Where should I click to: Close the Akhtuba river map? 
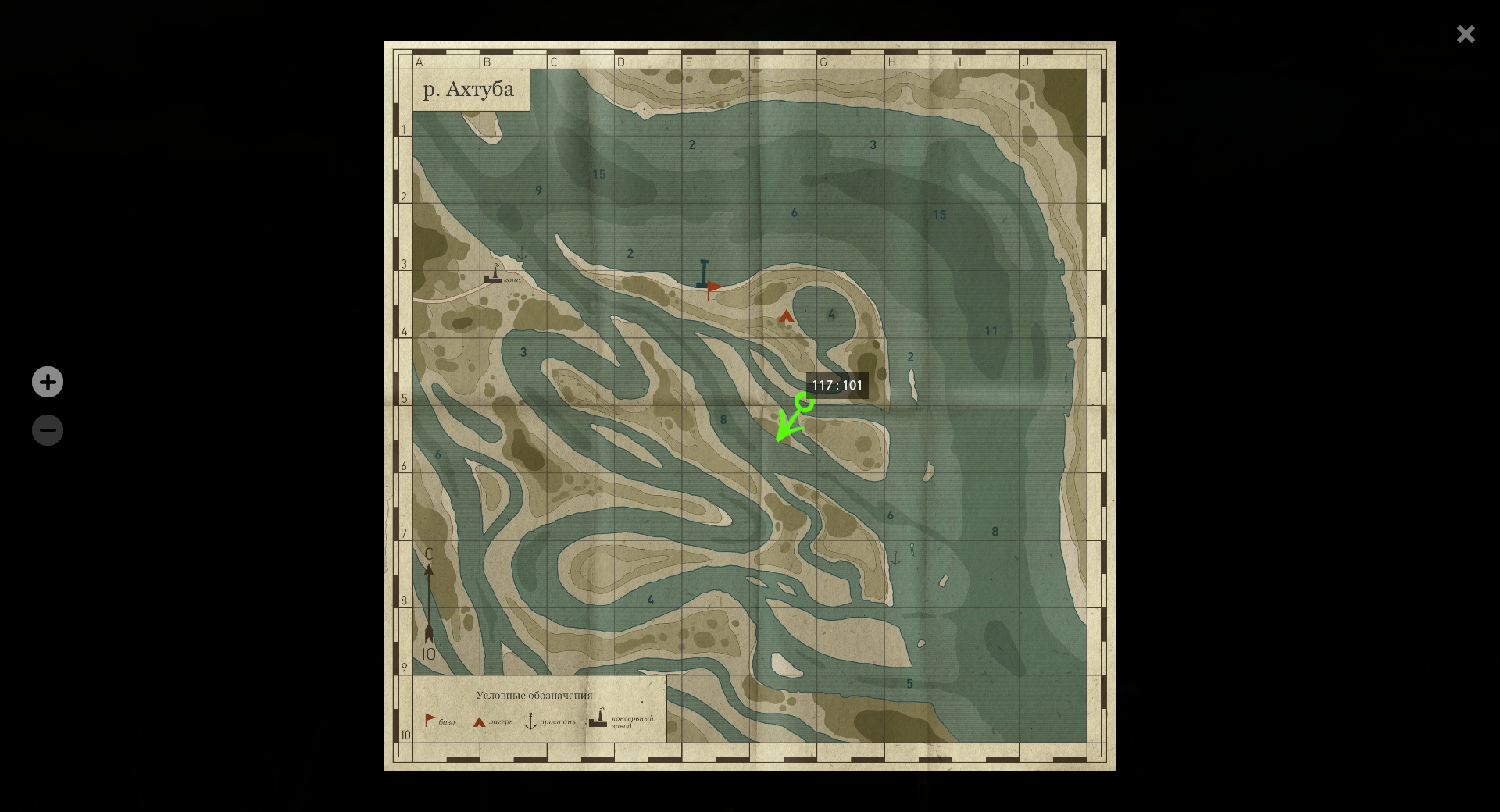coord(1465,34)
